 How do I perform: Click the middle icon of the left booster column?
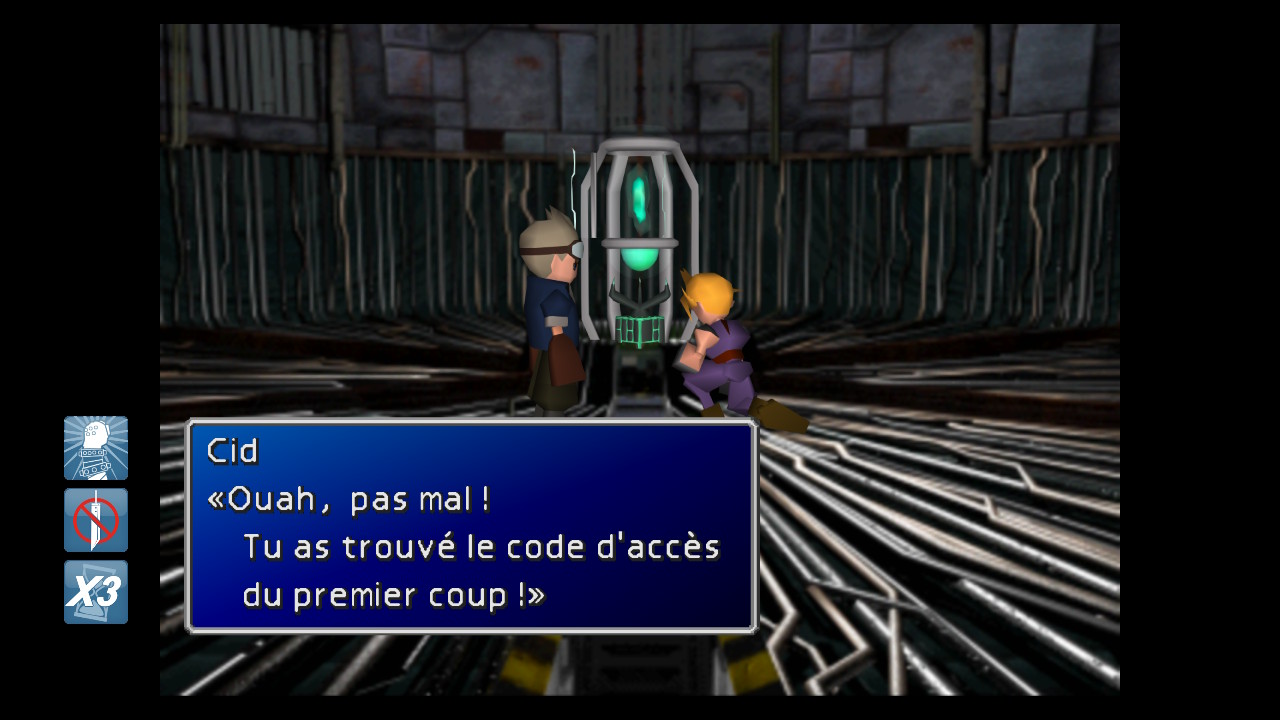coord(95,519)
